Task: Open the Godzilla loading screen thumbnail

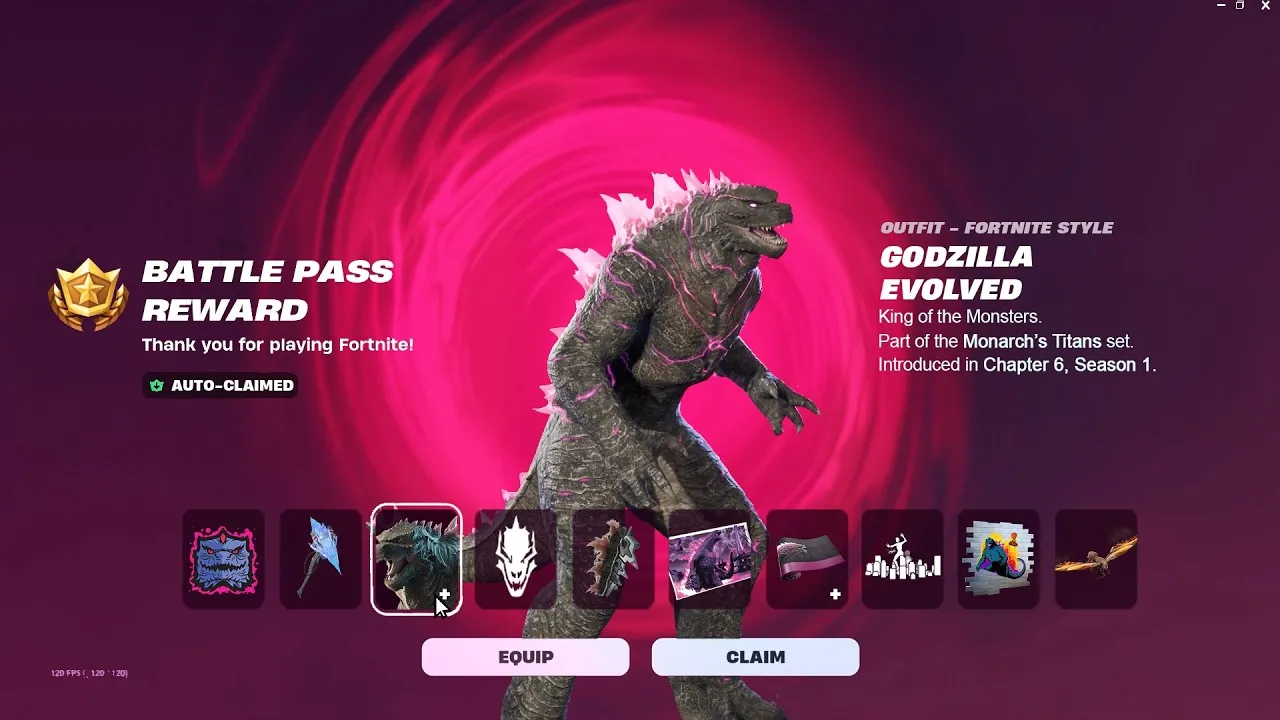Action: (x=708, y=560)
